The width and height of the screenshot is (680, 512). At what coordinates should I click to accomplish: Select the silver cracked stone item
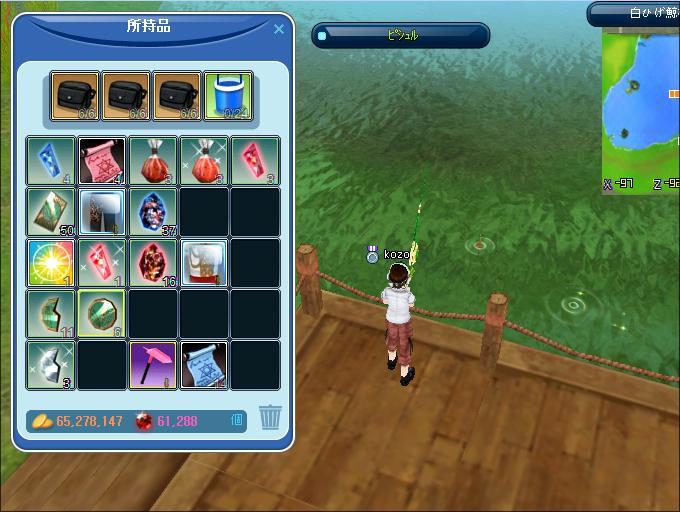(51, 365)
